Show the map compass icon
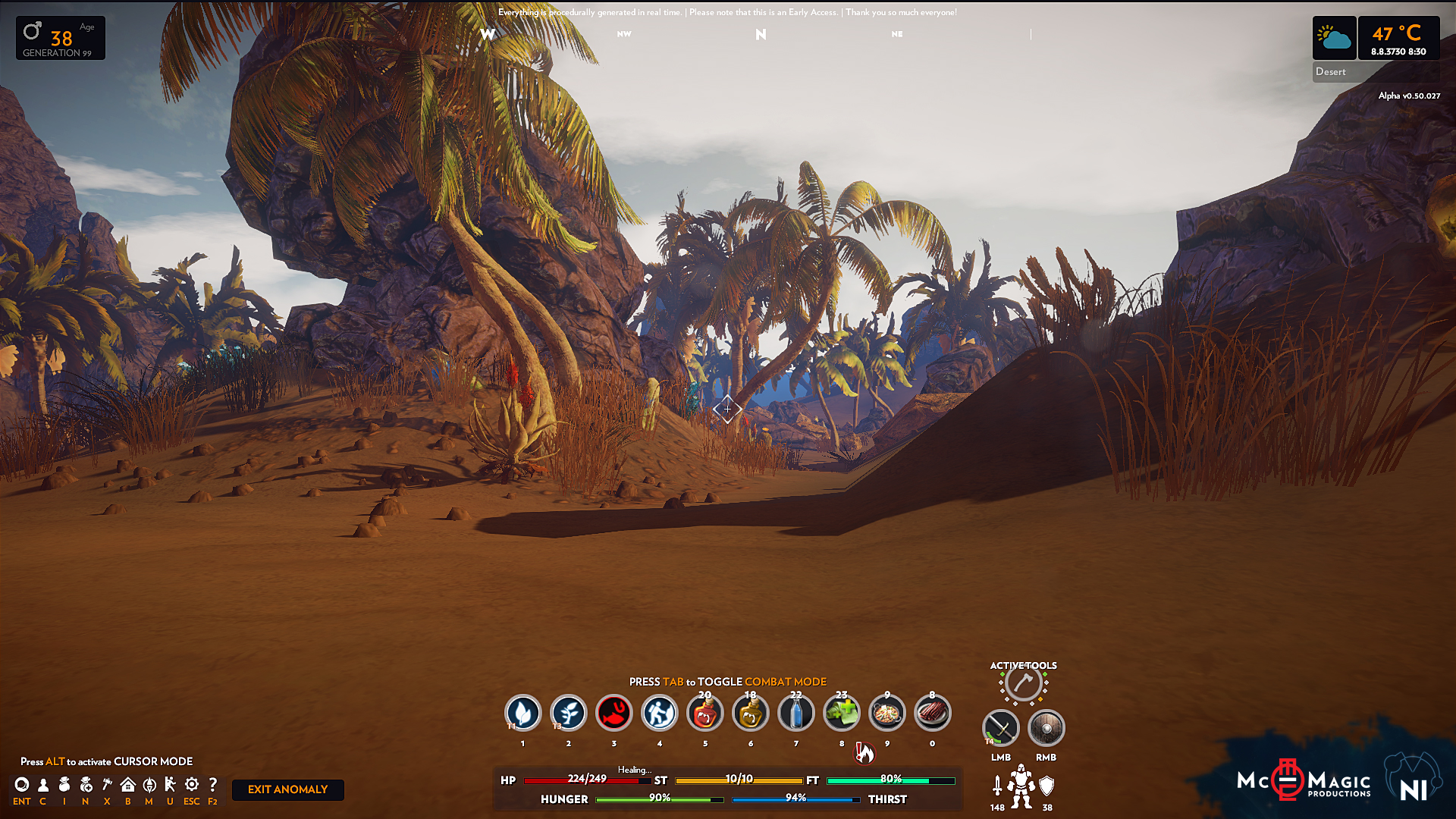 point(149,785)
